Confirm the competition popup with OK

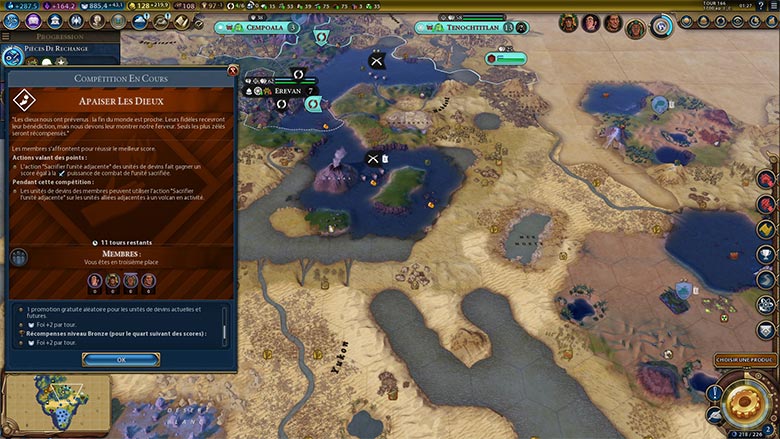tap(120, 359)
